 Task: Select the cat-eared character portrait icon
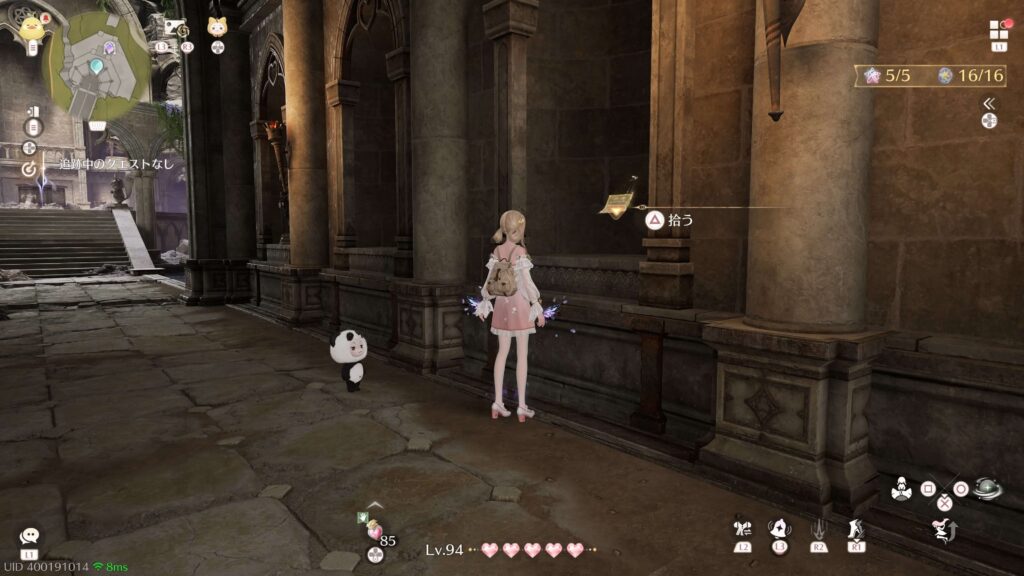point(217,27)
